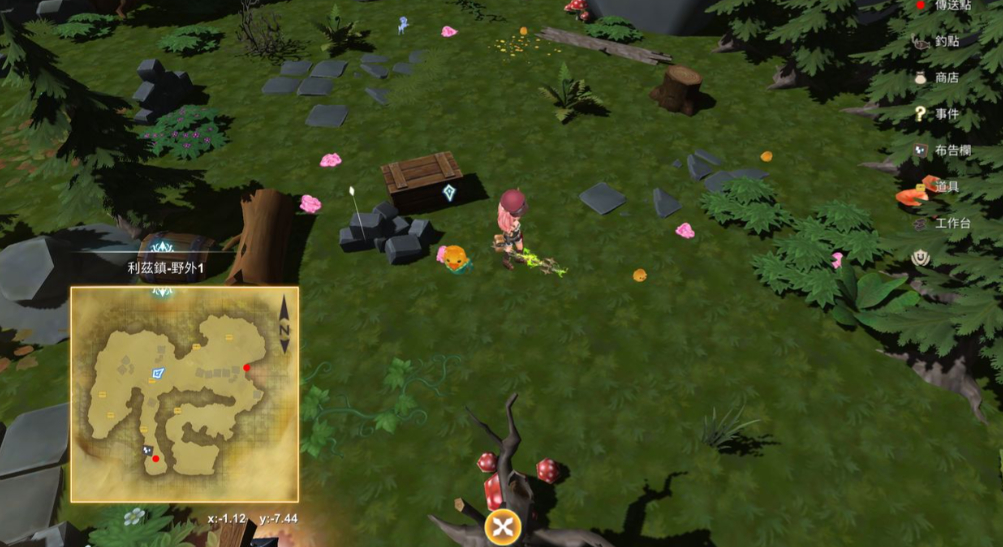Click the blue player arrow on the minimap

[x=157, y=372]
